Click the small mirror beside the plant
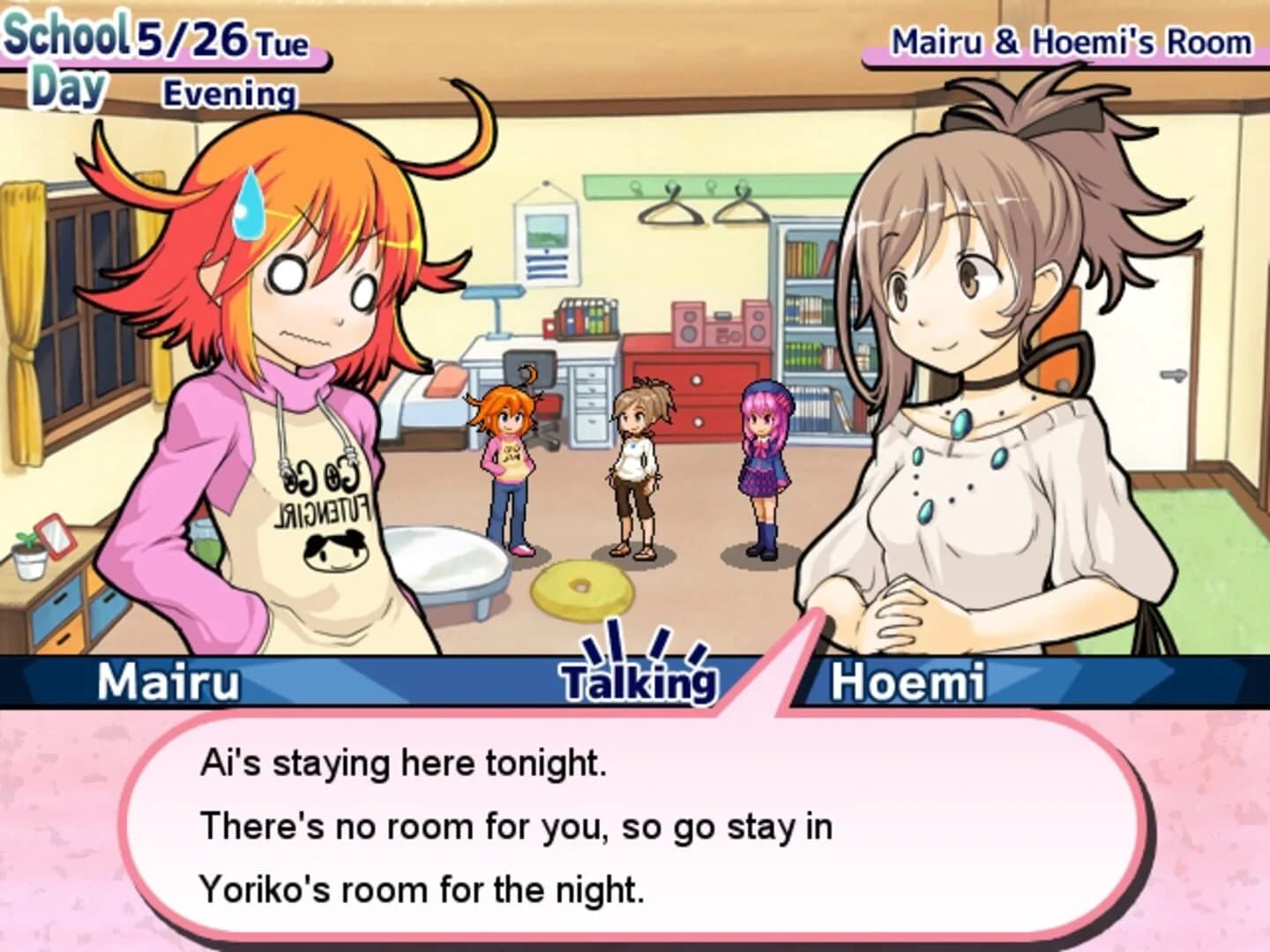The height and width of the screenshot is (952, 1270). click(x=56, y=536)
